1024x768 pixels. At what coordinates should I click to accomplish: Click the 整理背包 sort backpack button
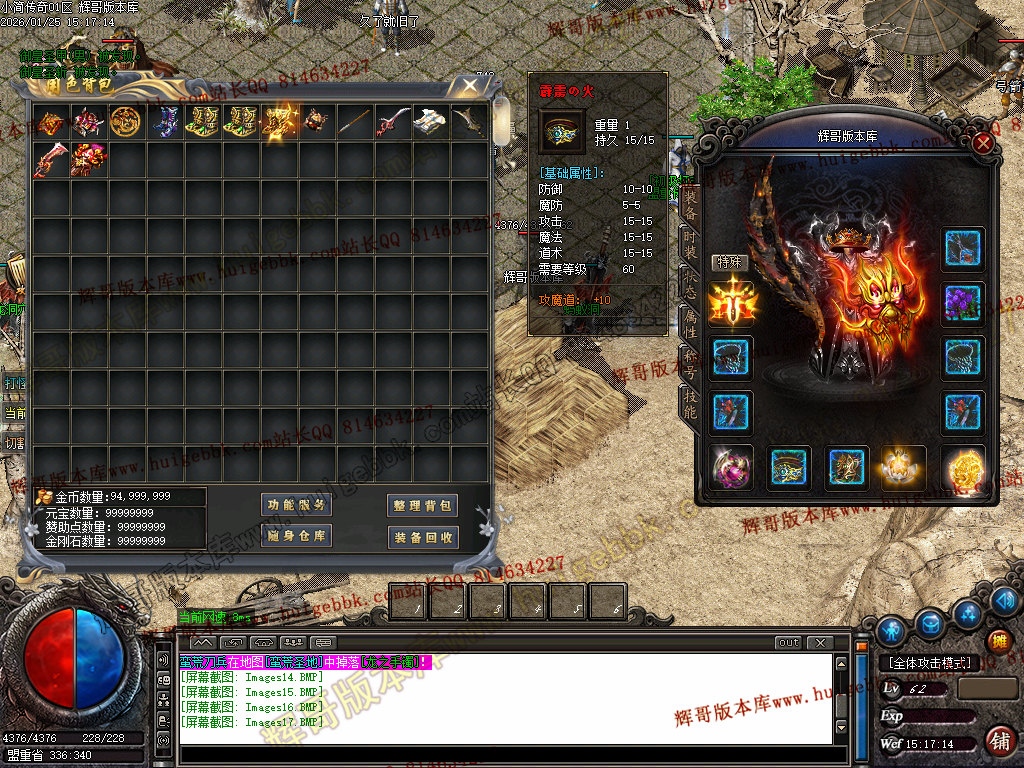423,505
